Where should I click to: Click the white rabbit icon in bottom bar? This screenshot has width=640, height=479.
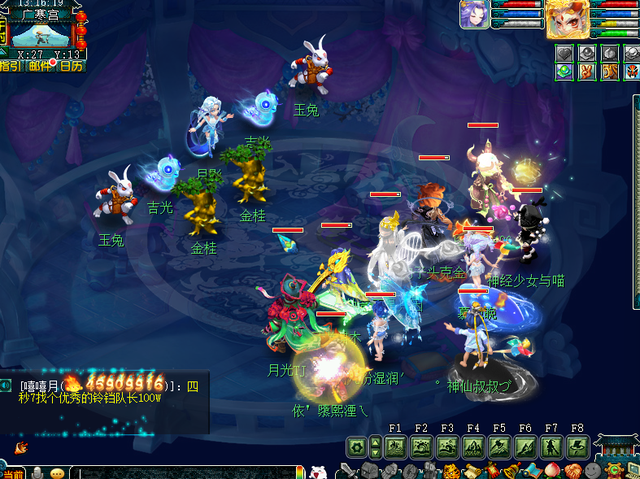[318, 471]
